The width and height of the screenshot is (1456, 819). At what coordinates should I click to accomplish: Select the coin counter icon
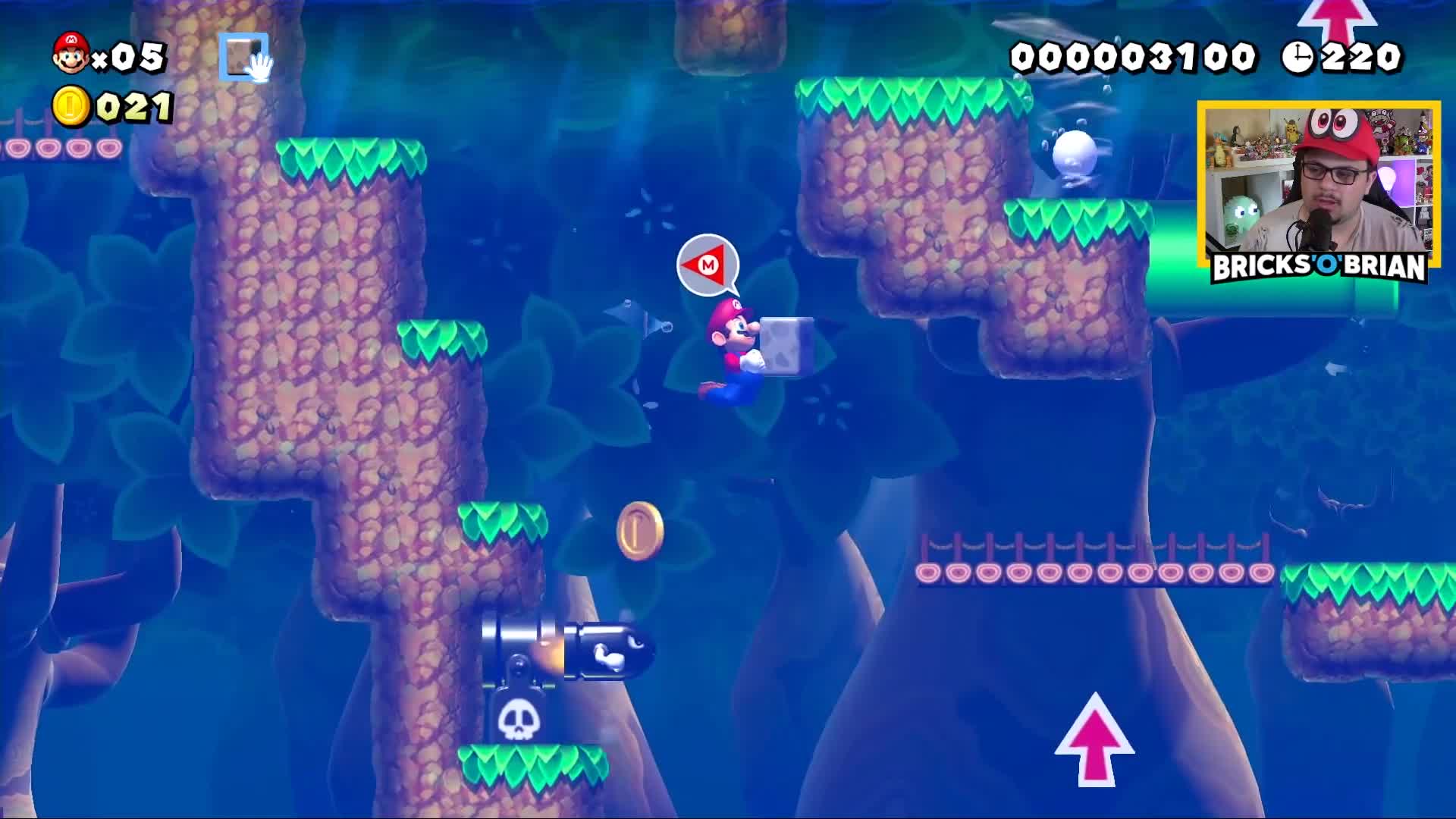coord(71,106)
